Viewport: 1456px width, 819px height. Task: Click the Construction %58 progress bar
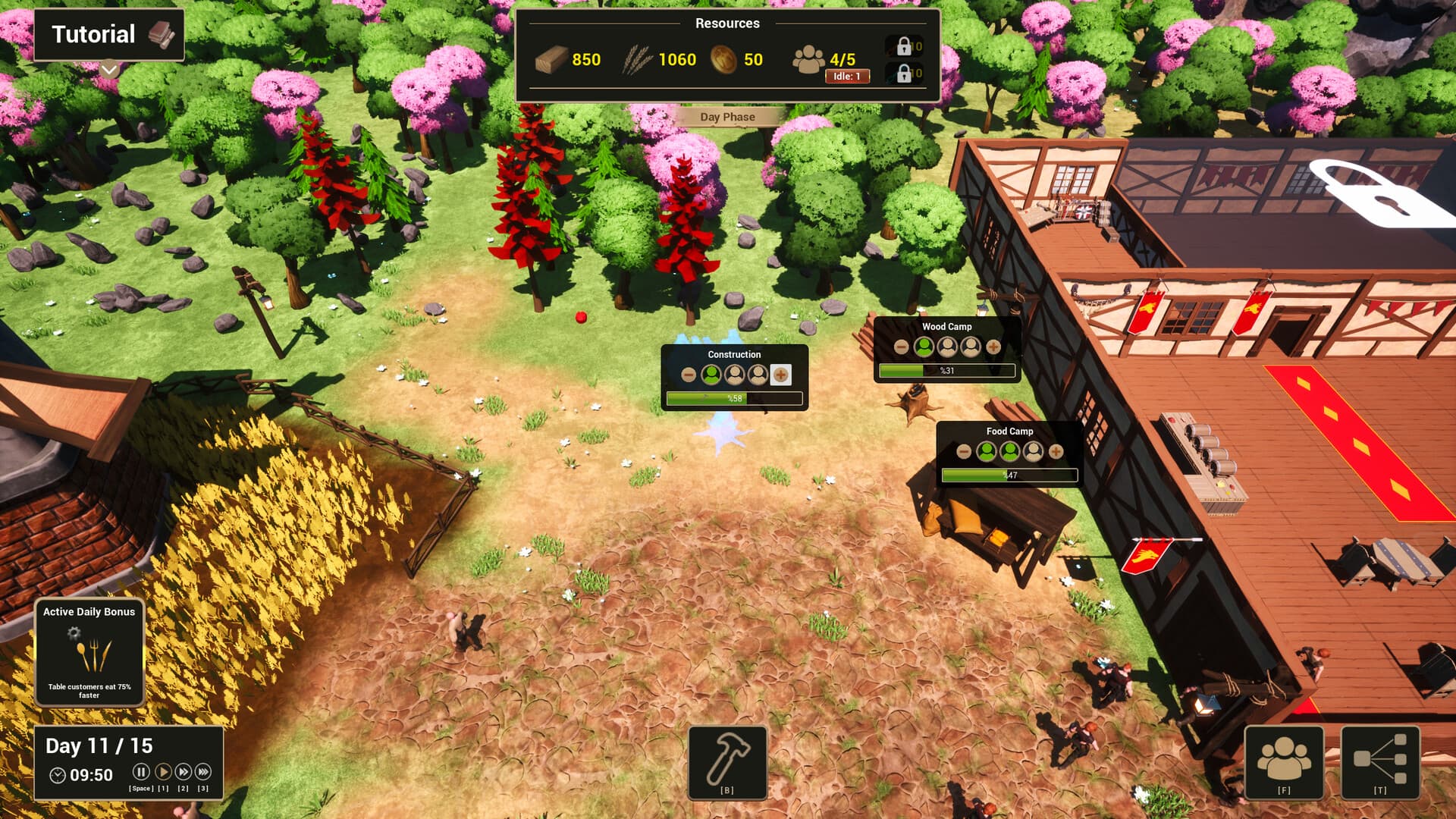pyautogui.click(x=734, y=398)
